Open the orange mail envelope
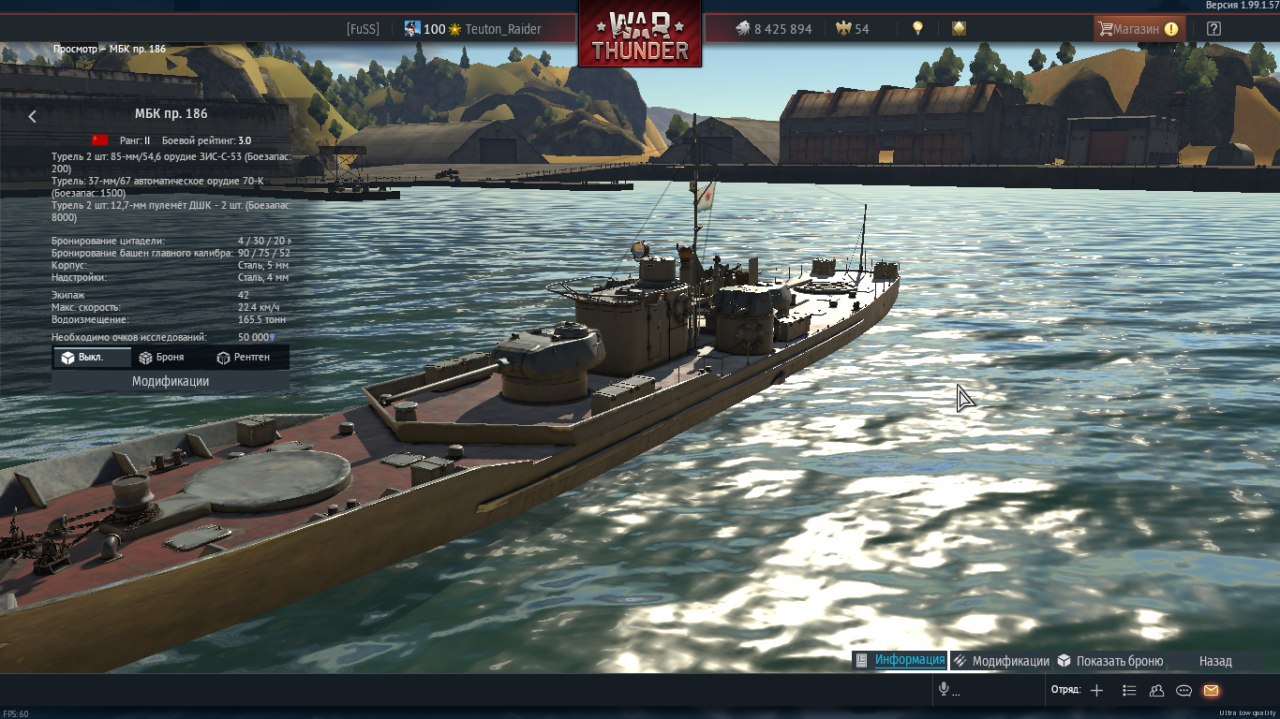The width and height of the screenshot is (1280, 719). [1211, 690]
